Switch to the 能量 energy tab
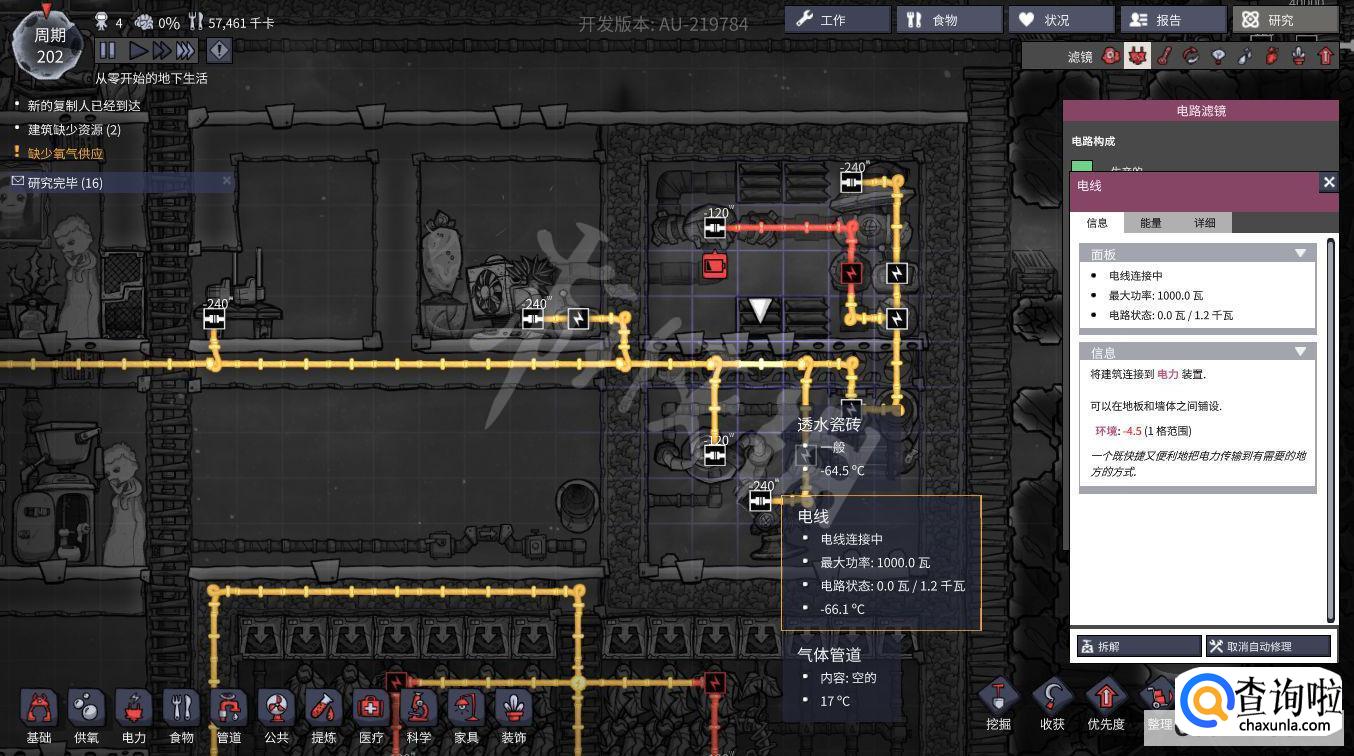This screenshot has height=756, width=1354. [1151, 223]
